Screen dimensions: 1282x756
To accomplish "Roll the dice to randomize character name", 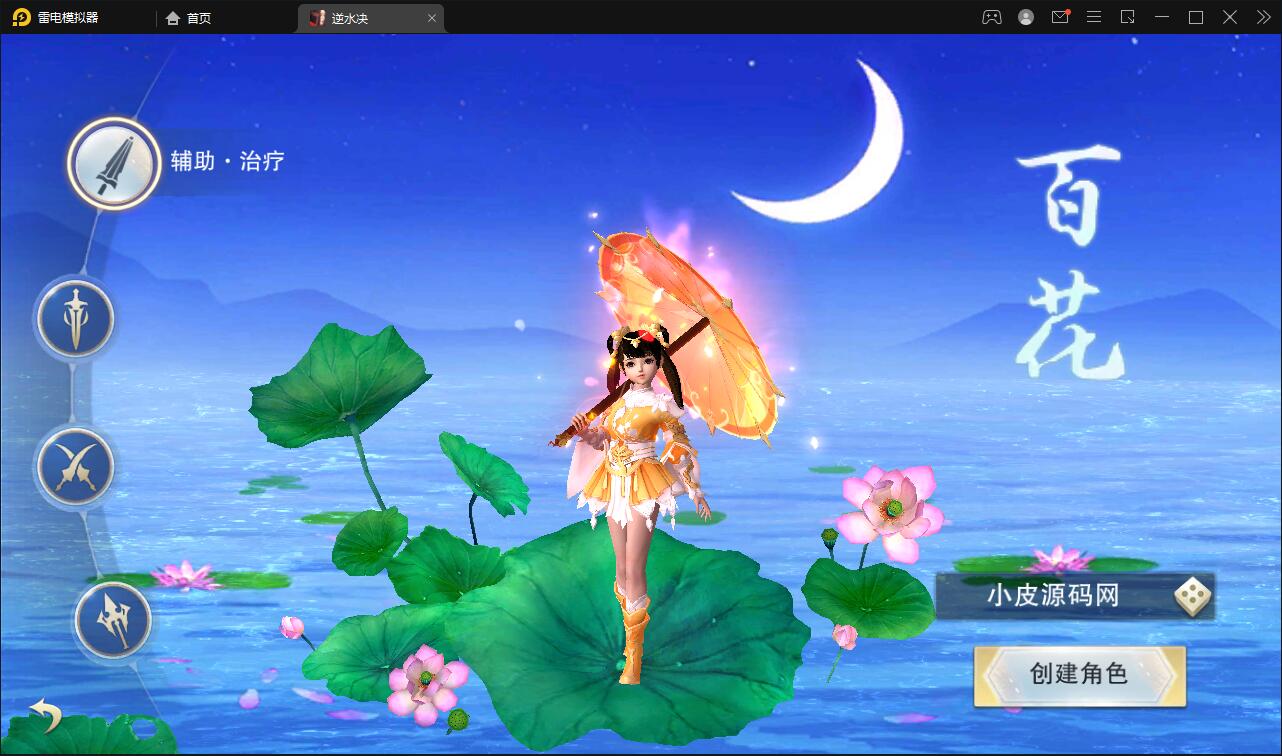I will (1191, 594).
